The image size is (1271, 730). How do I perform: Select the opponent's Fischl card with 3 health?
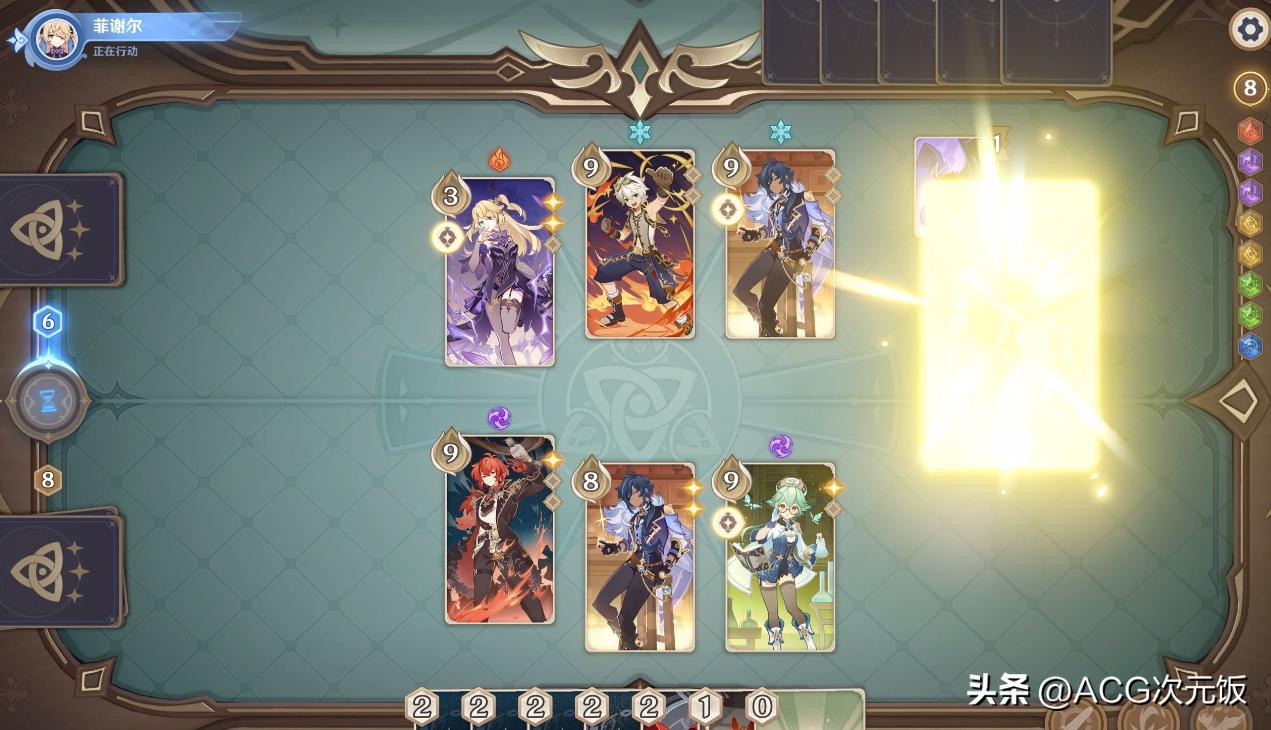[500, 272]
